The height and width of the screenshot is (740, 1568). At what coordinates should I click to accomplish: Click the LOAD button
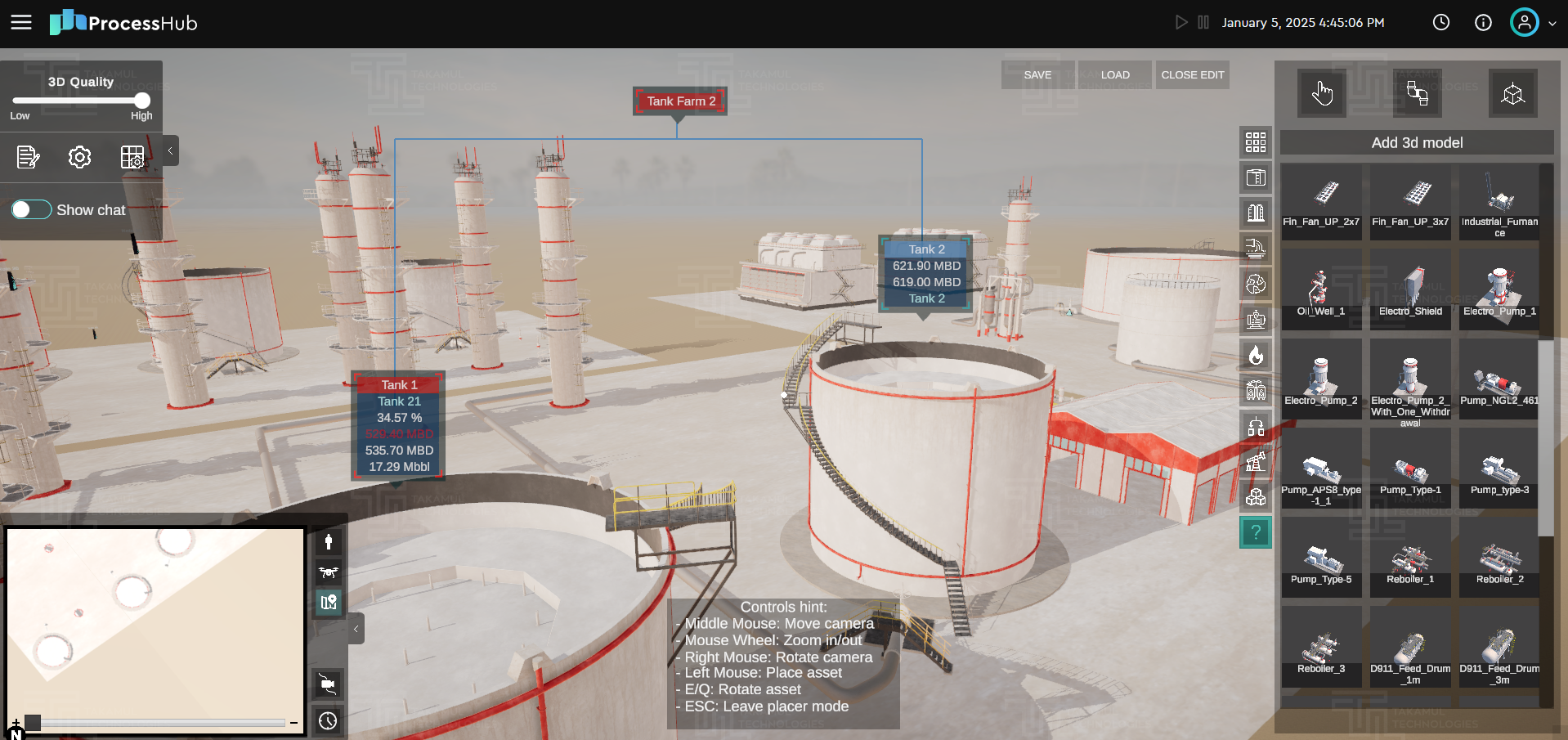[x=1115, y=74]
